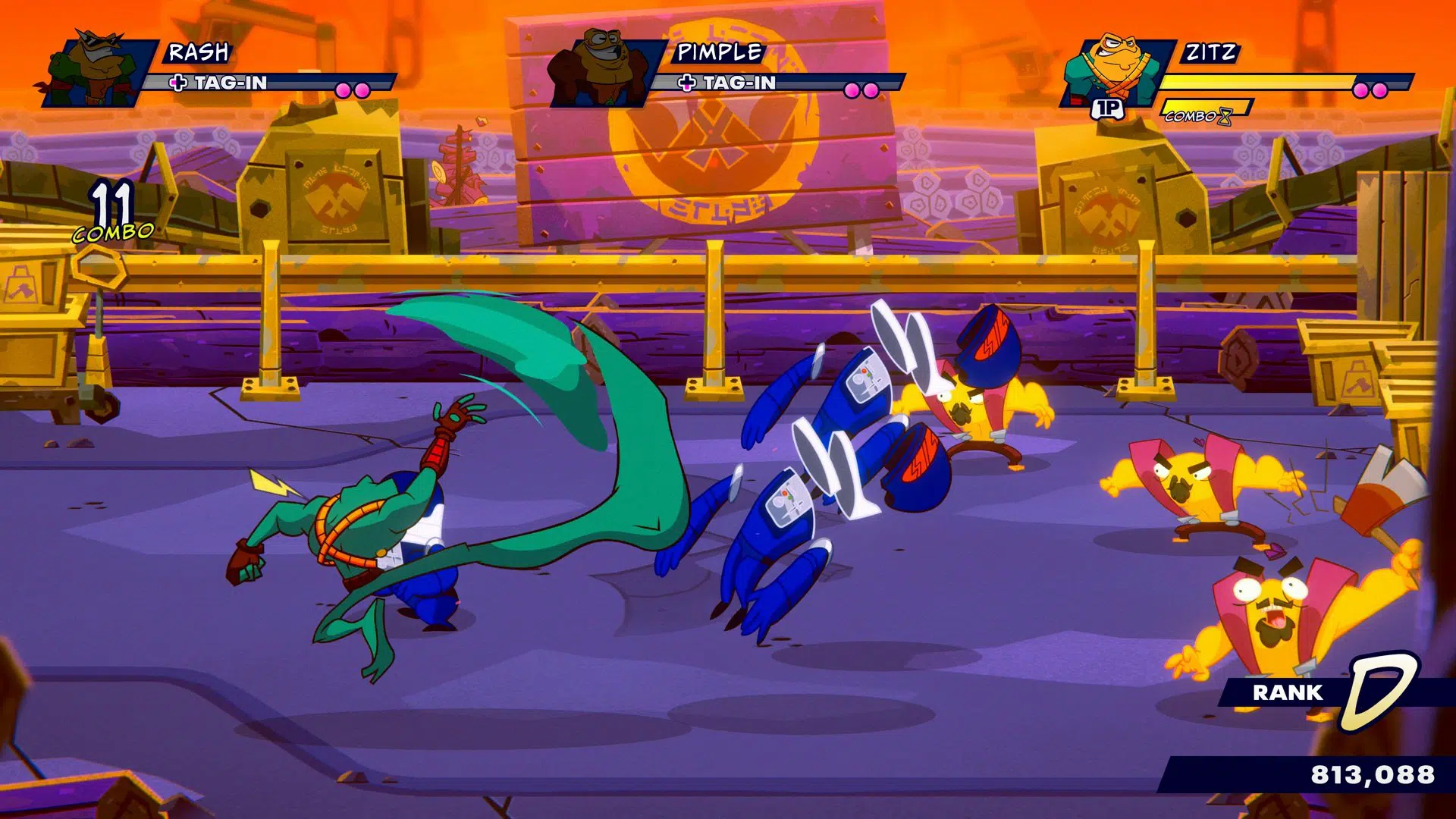
Task: Click the plus icon next to Rash's TAG-IN
Action: [x=178, y=80]
